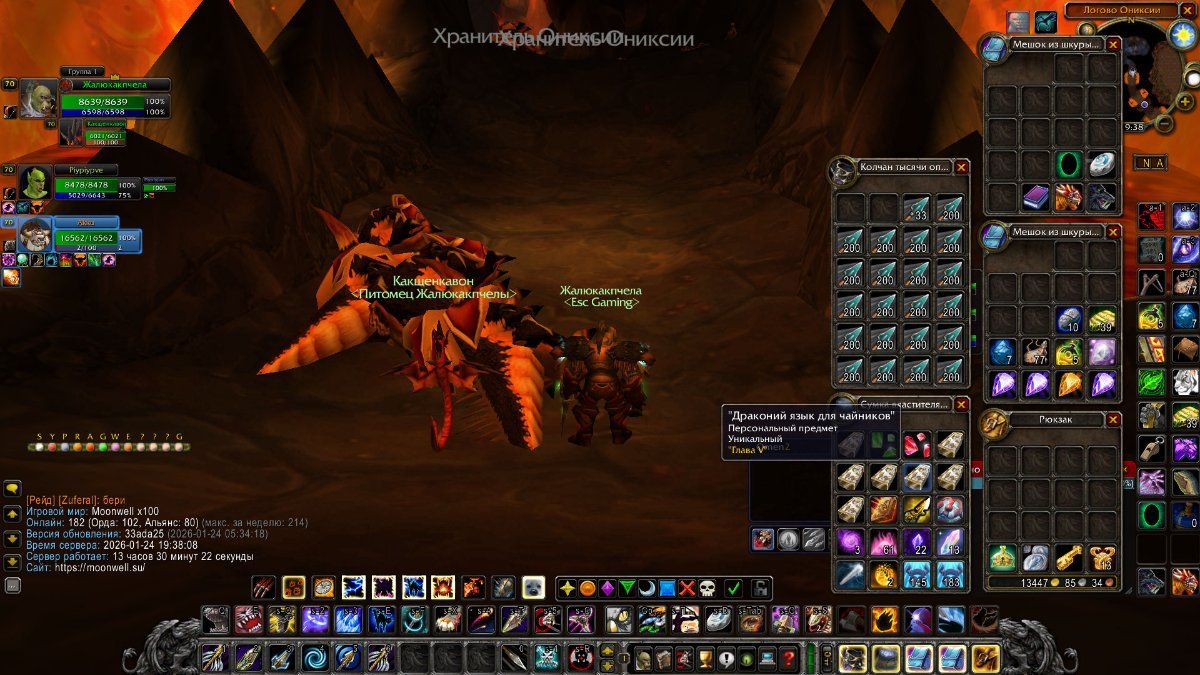The height and width of the screenshot is (675, 1200).
Task: Select the party member Piypiypve portrait
Action: click(35, 184)
